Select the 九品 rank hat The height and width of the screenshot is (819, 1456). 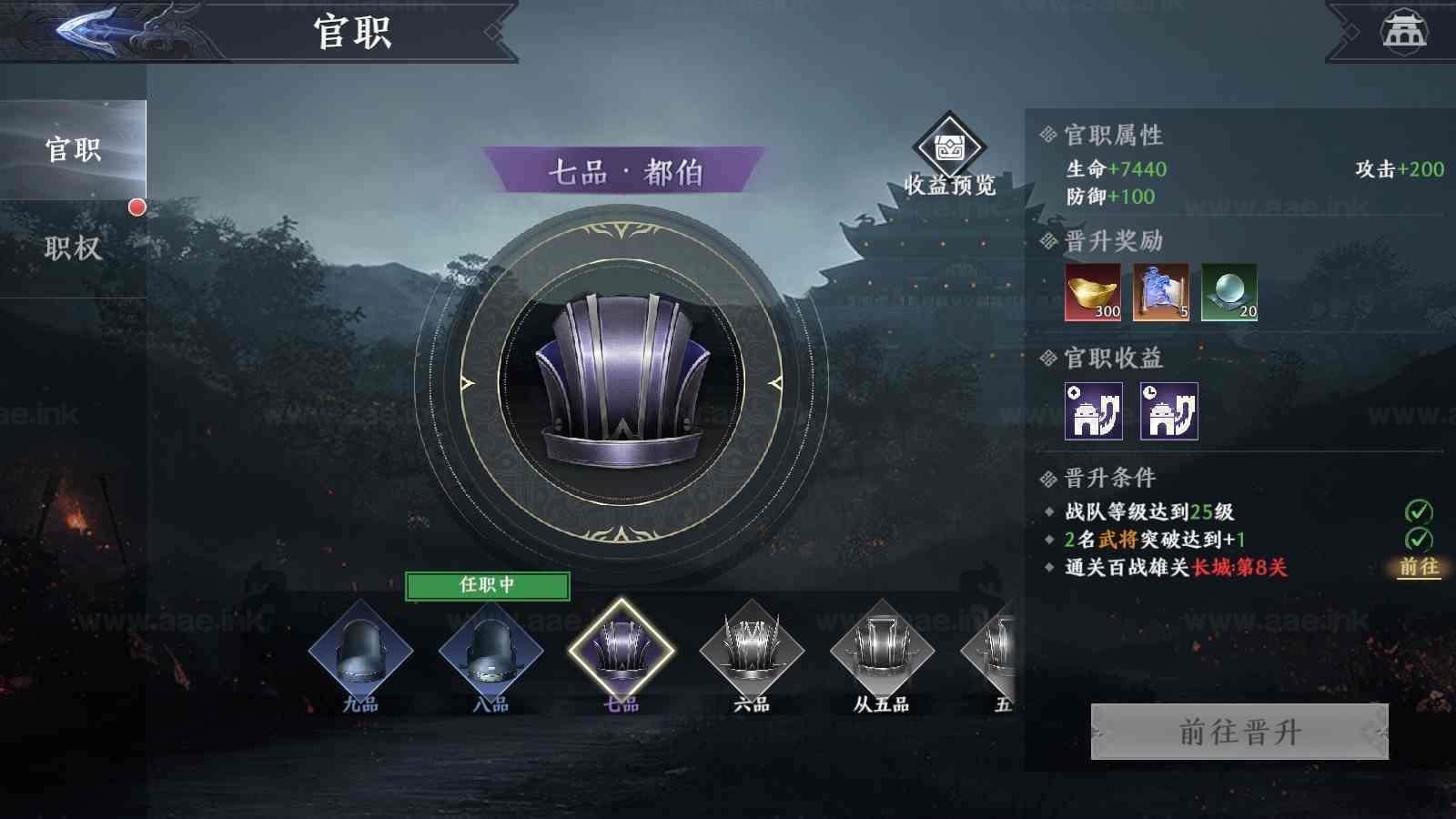tap(360, 652)
